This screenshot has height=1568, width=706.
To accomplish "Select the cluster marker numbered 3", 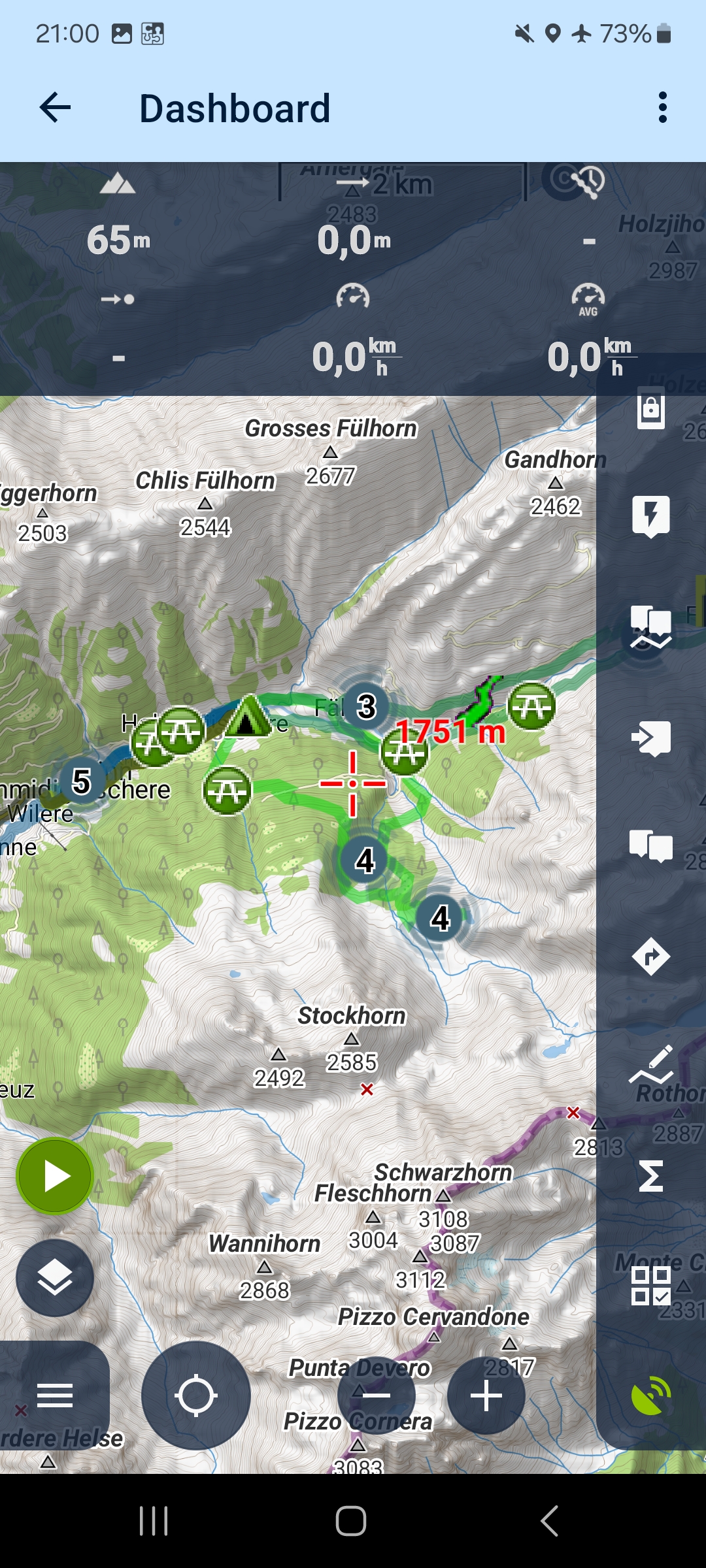I will (365, 706).
